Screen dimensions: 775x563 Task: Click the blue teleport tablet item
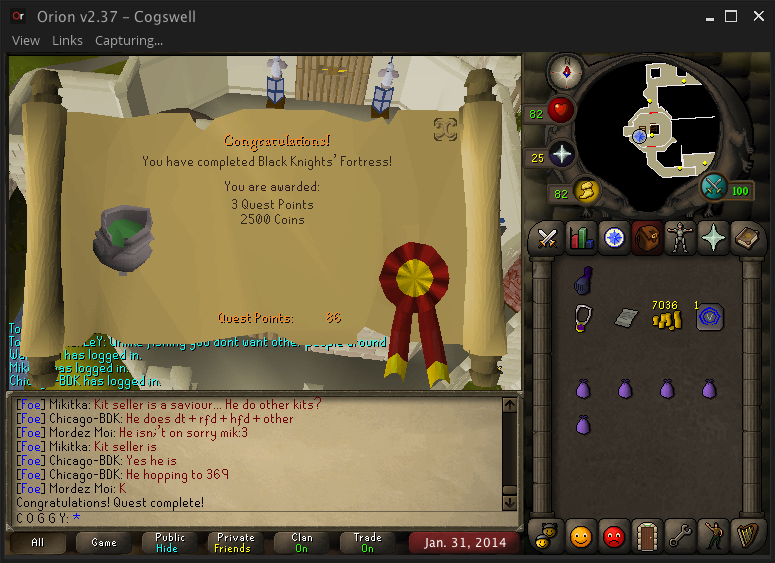[x=710, y=317]
